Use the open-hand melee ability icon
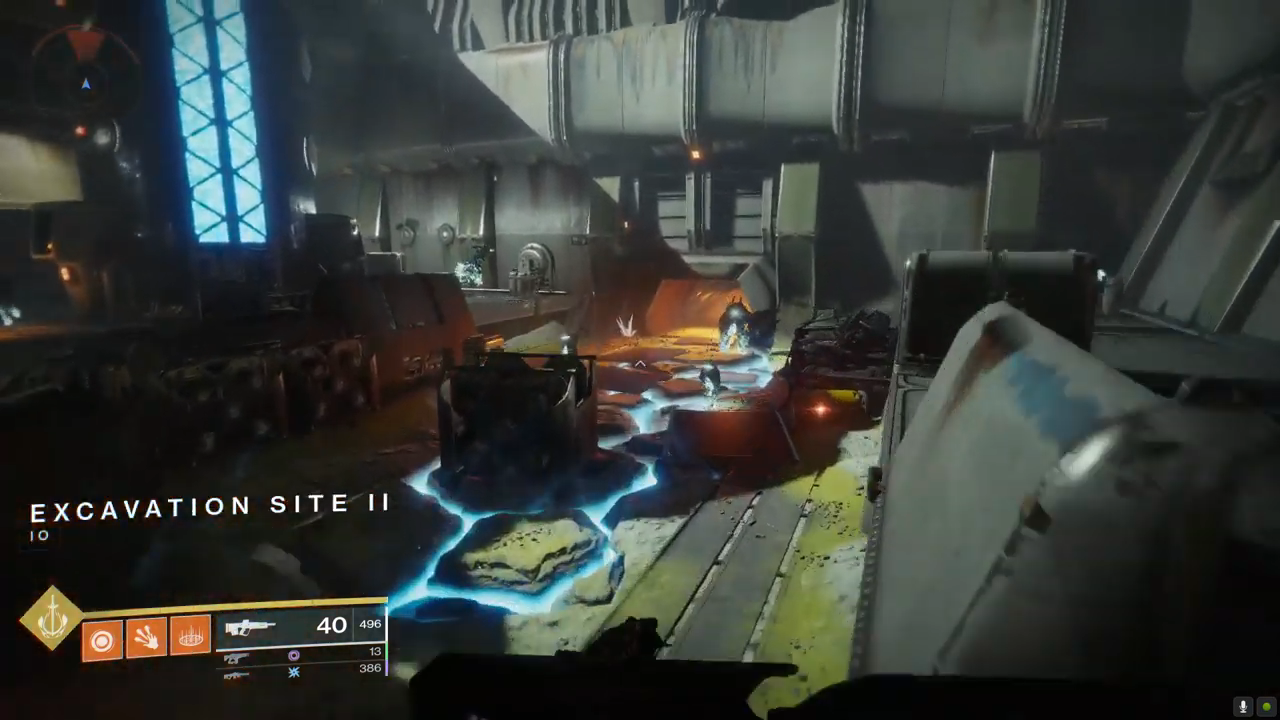 pos(146,637)
